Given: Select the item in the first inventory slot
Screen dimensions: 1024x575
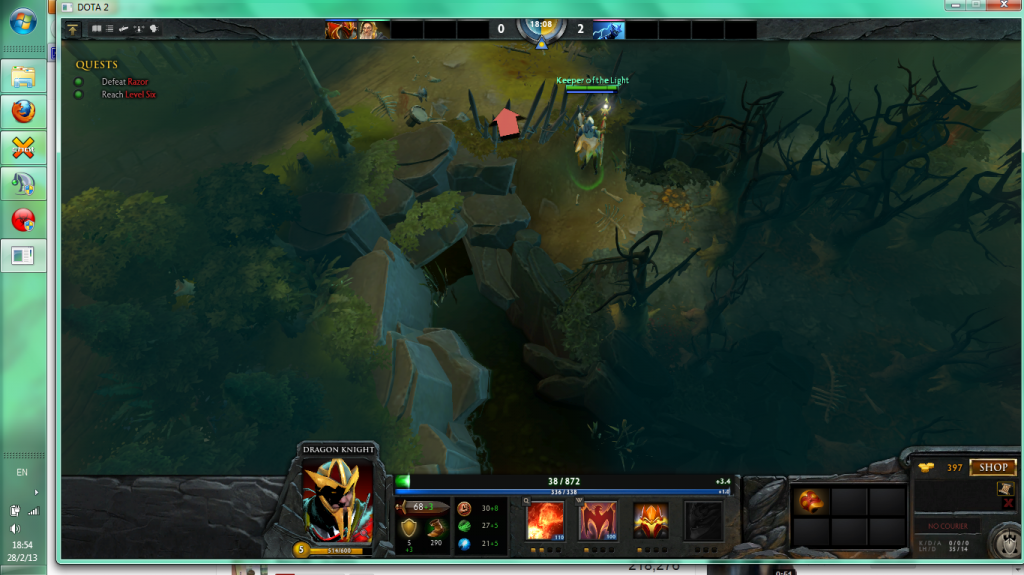Looking at the screenshot, I should click(812, 501).
